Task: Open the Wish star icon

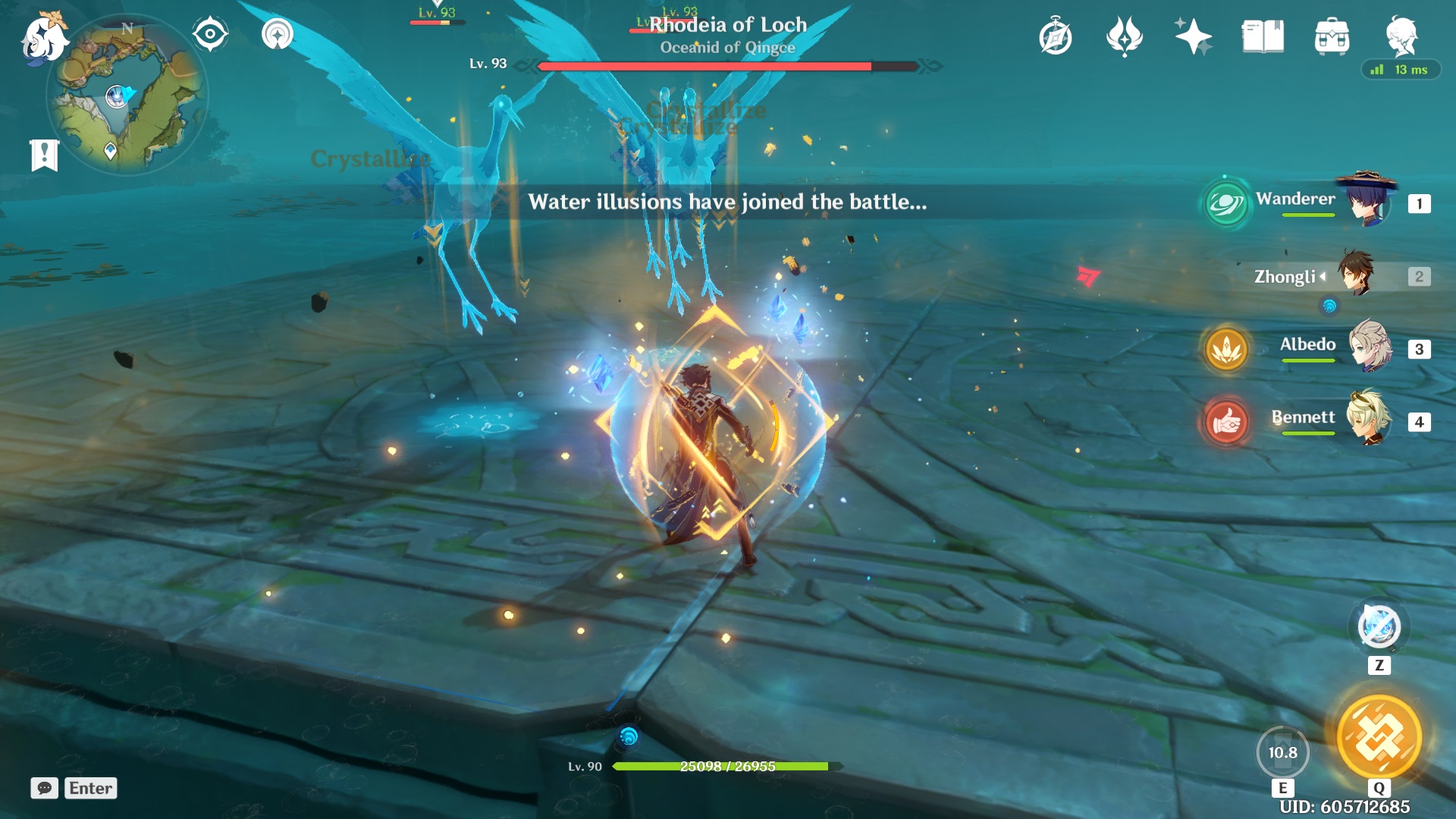Action: [x=1192, y=36]
